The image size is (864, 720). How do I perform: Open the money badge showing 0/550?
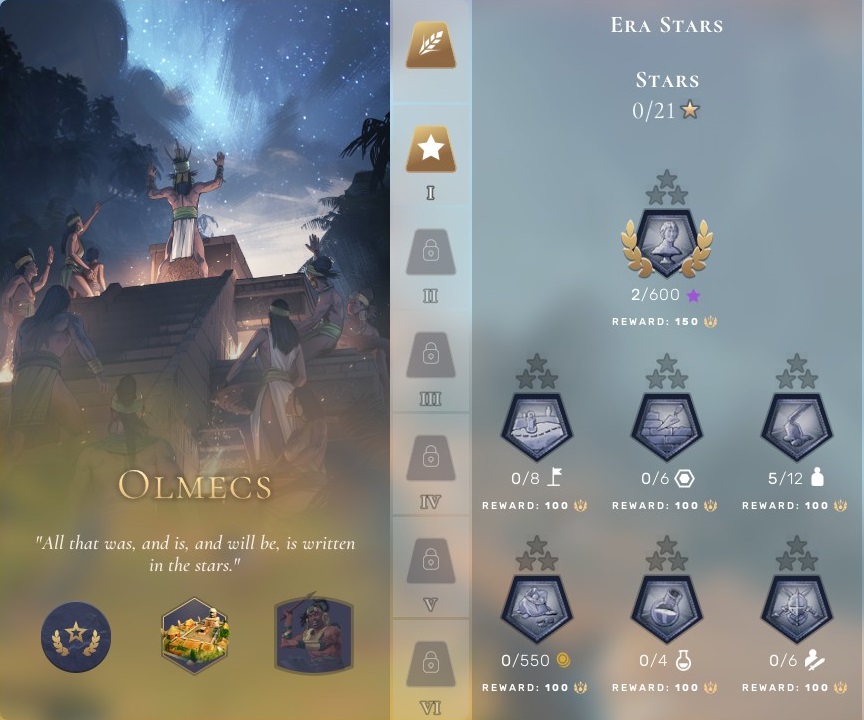[x=537, y=607]
